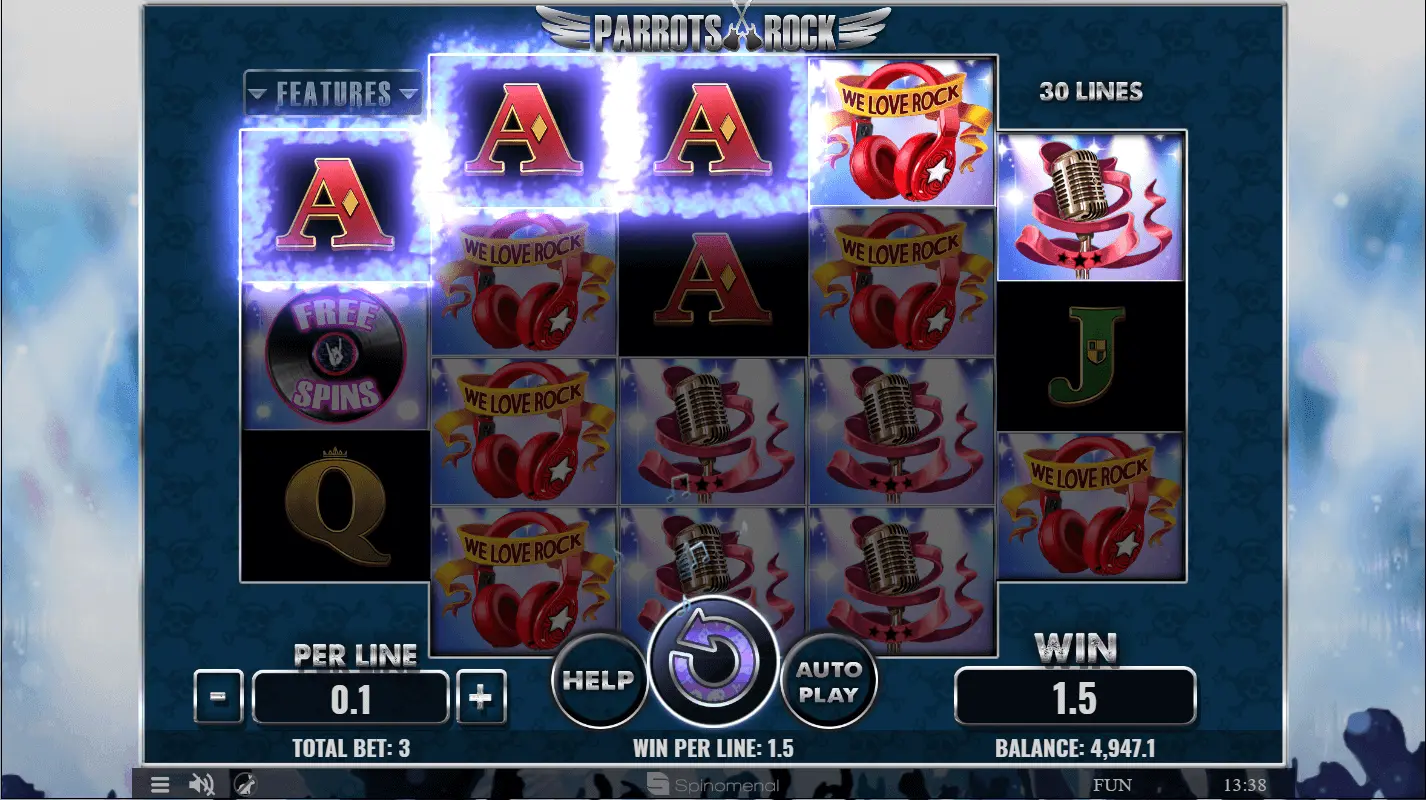Click the round icon beside the speaker
Image resolution: width=1426 pixels, height=800 pixels.
(244, 784)
